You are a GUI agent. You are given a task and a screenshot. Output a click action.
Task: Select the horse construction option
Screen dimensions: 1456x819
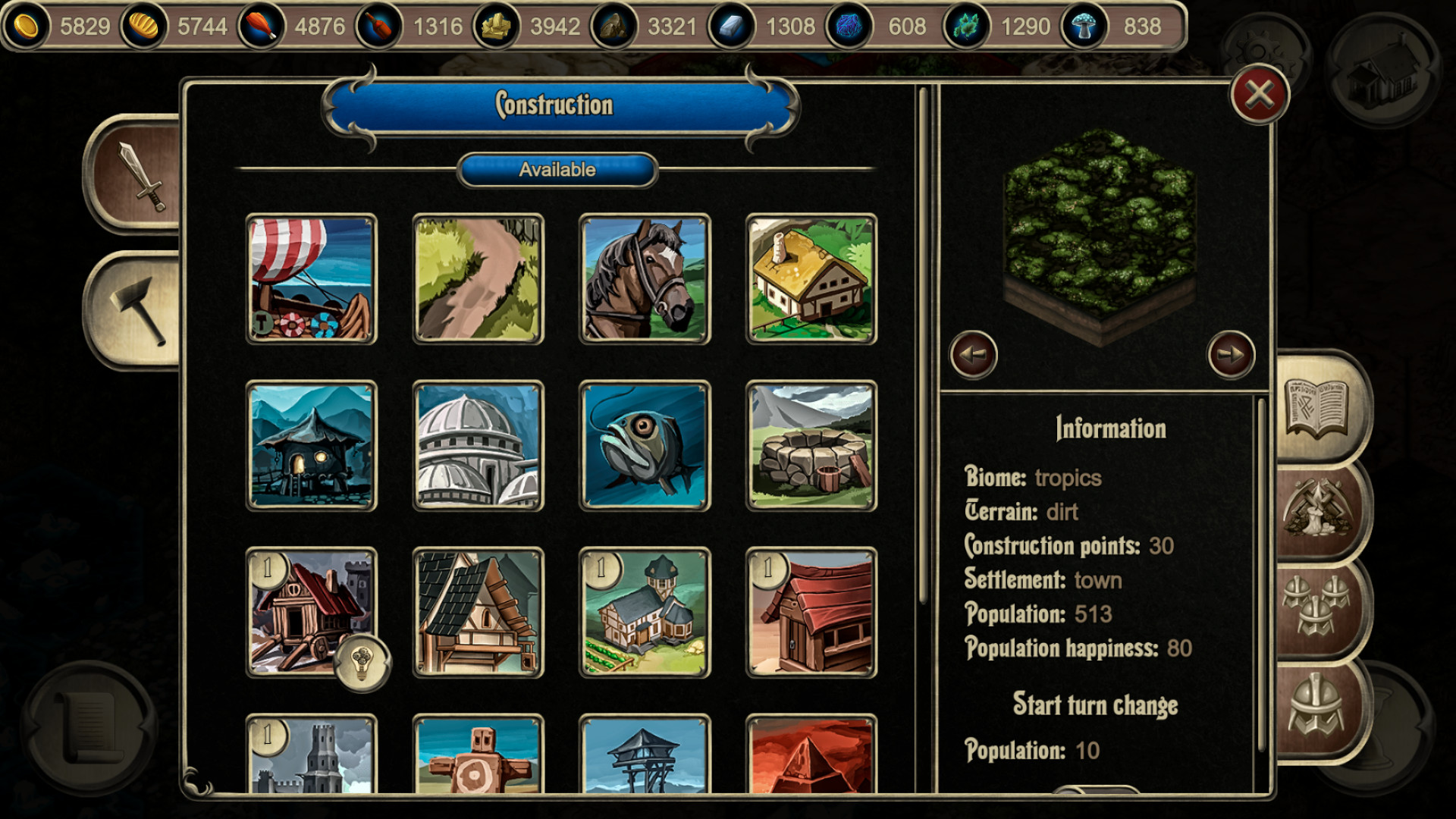pyautogui.click(x=644, y=280)
